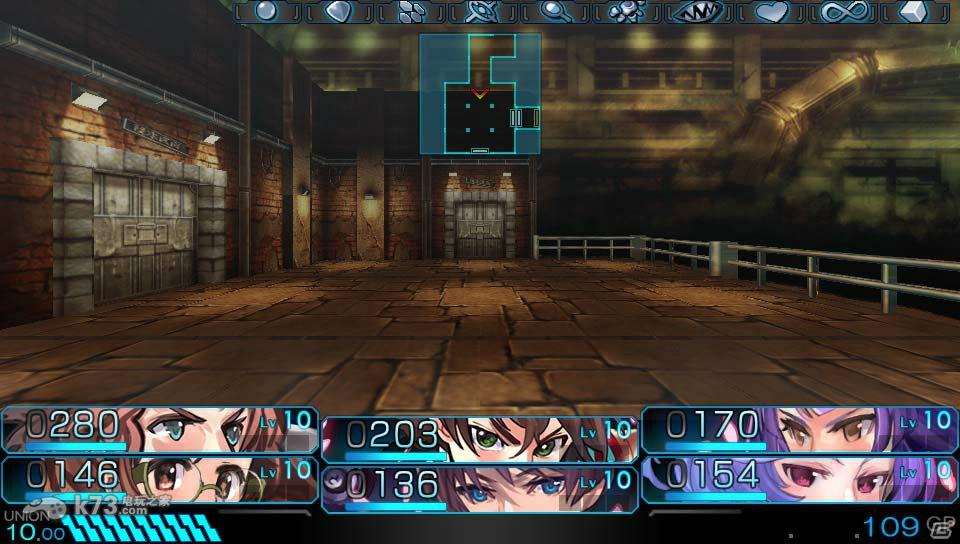The width and height of the screenshot is (960, 544).
Task: Click the heart icon in top bar
Action: 771,11
